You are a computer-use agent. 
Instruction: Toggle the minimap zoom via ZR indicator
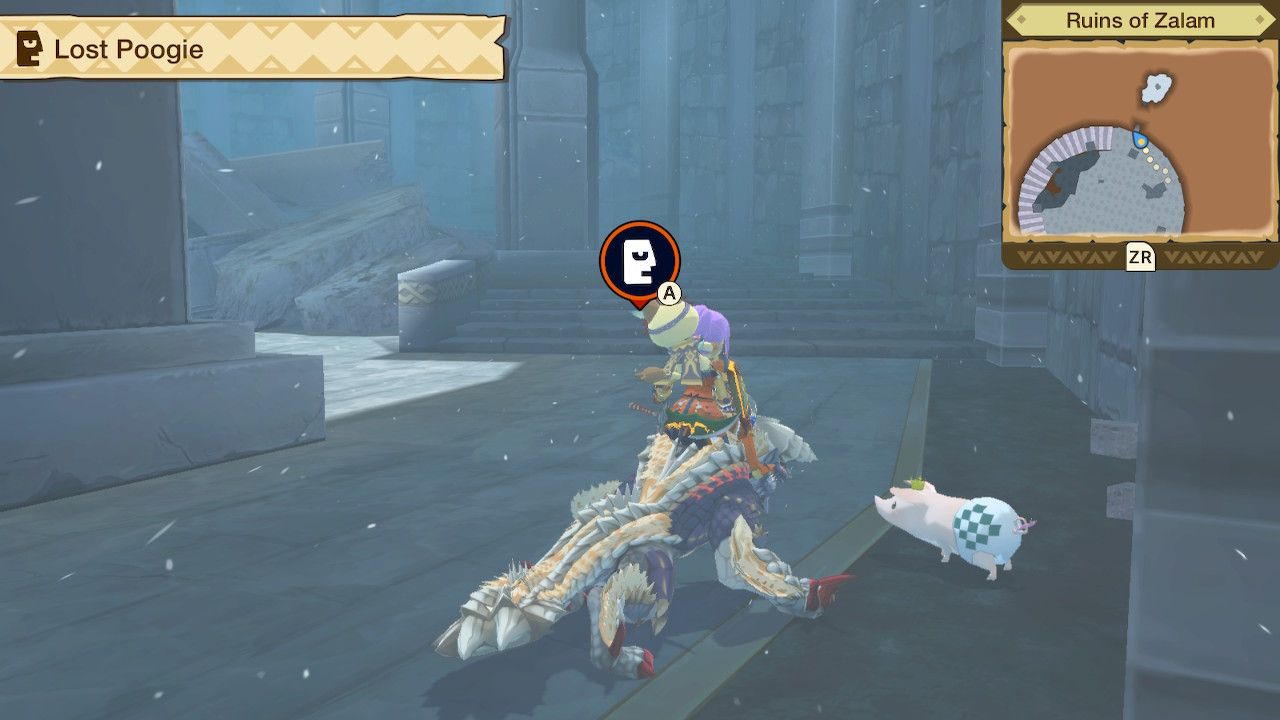[1142, 255]
